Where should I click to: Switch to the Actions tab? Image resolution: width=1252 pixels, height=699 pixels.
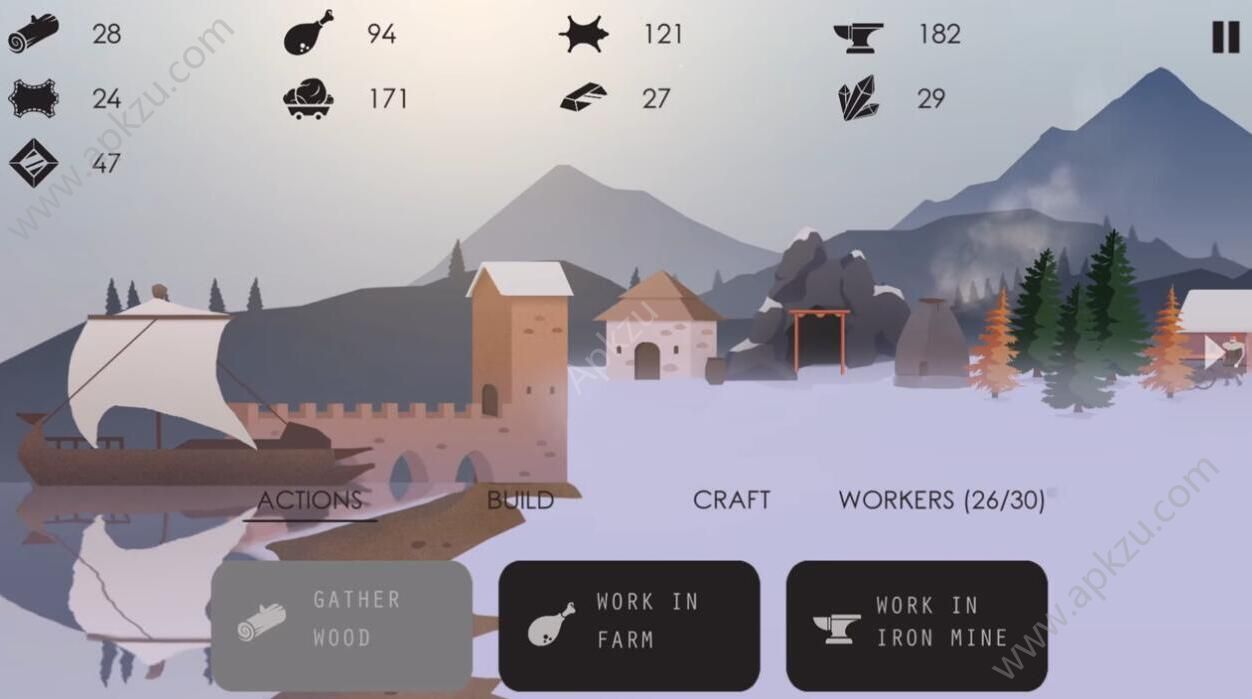[x=310, y=500]
